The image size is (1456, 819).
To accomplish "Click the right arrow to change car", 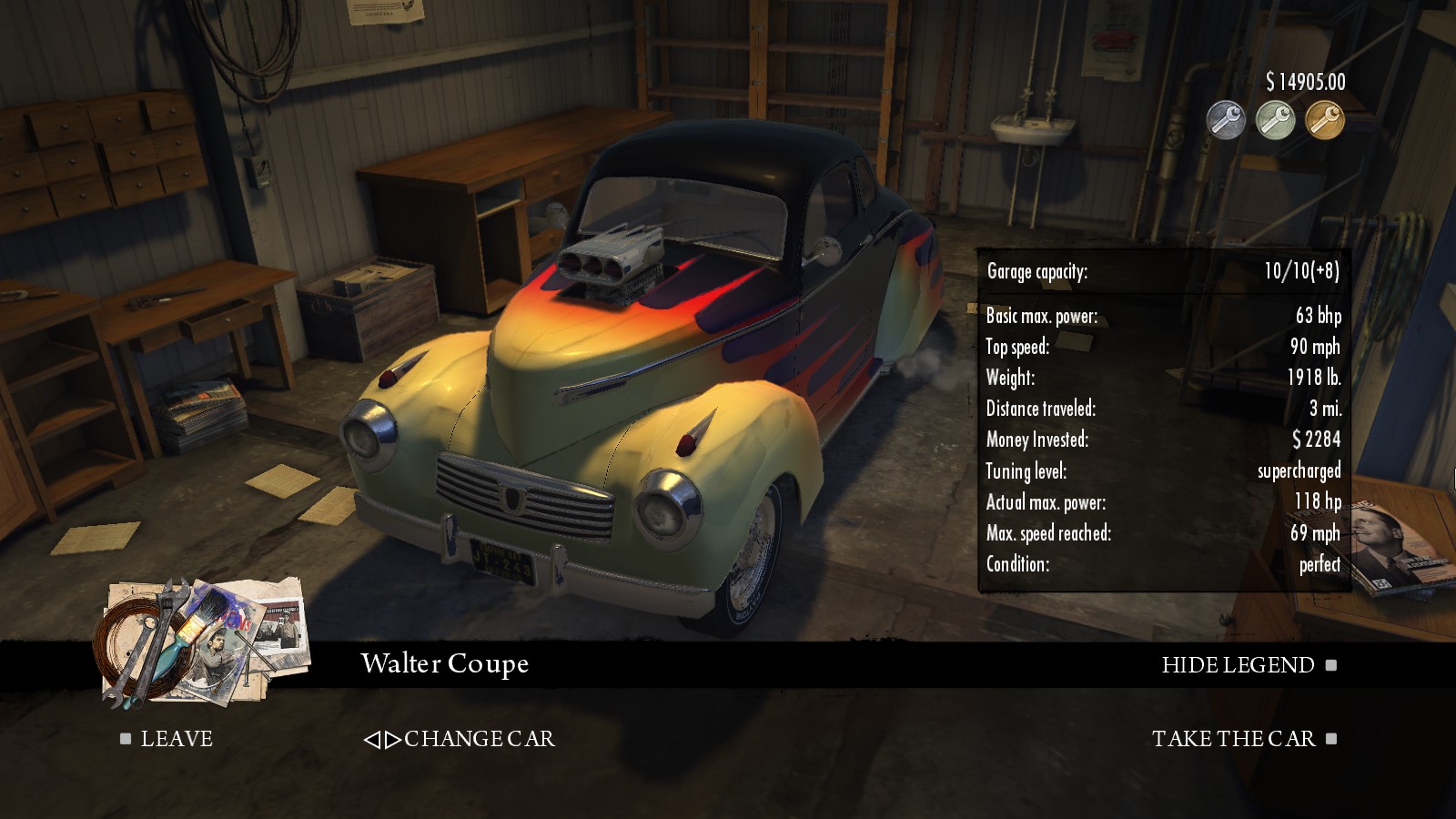I will [394, 739].
